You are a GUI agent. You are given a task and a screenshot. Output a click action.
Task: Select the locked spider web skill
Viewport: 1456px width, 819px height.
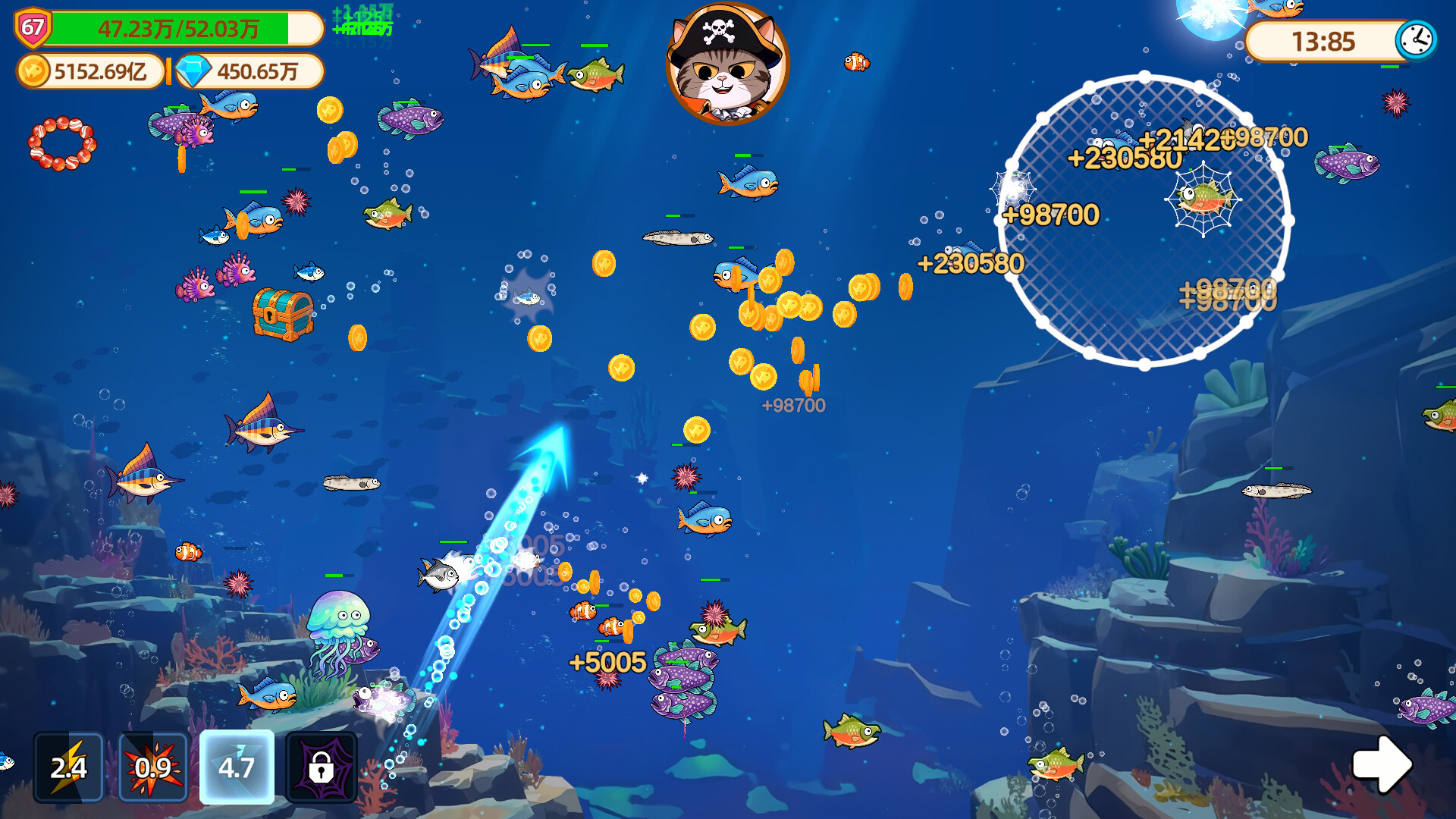pyautogui.click(x=322, y=767)
